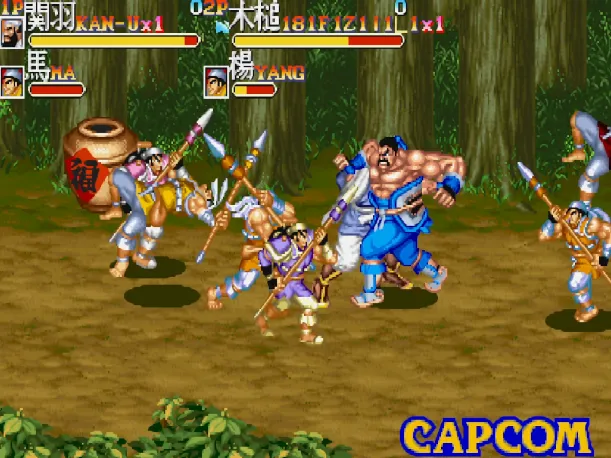The width and height of the screenshot is (611, 458).
Task: Select the Yang enemy portrait
Action: (x=216, y=81)
